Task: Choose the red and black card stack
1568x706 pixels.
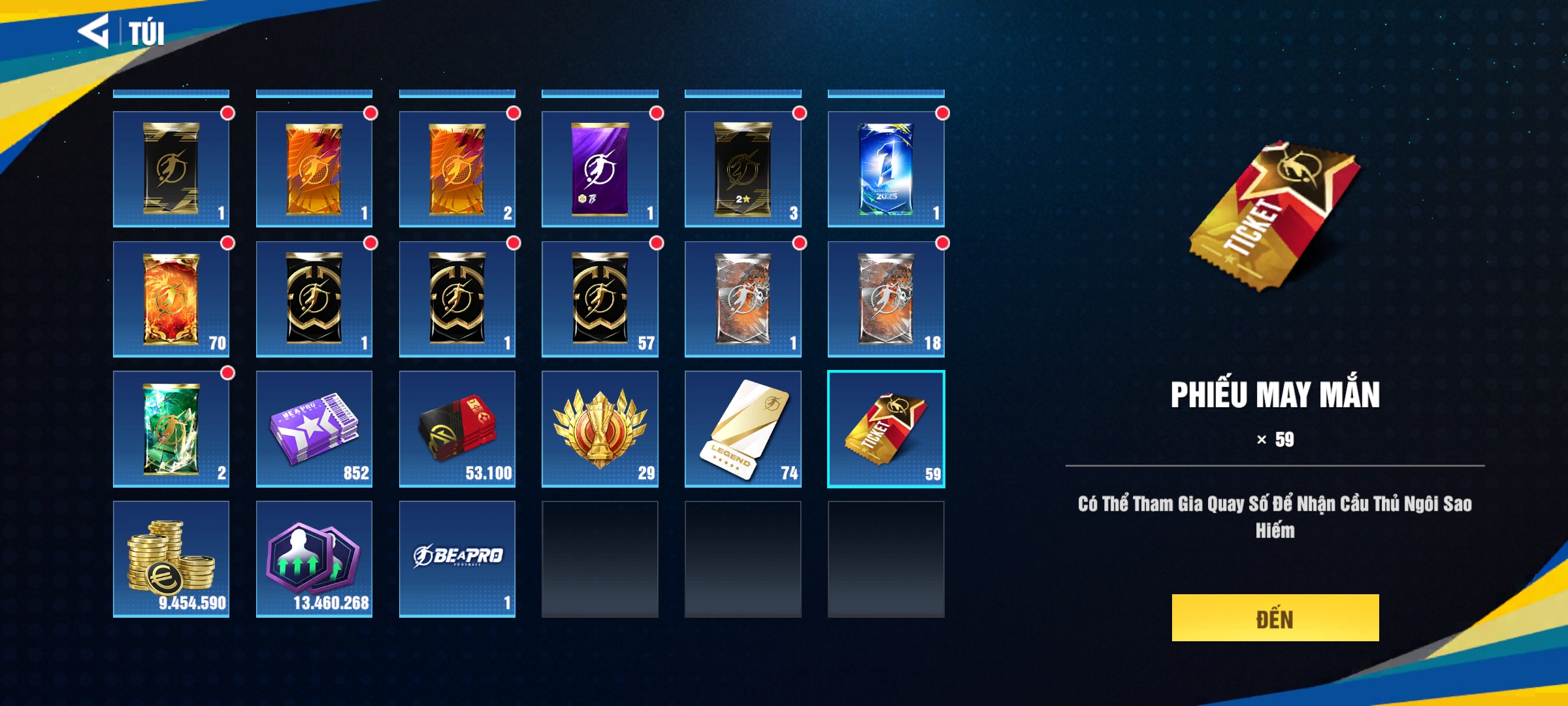Action: coord(457,429)
